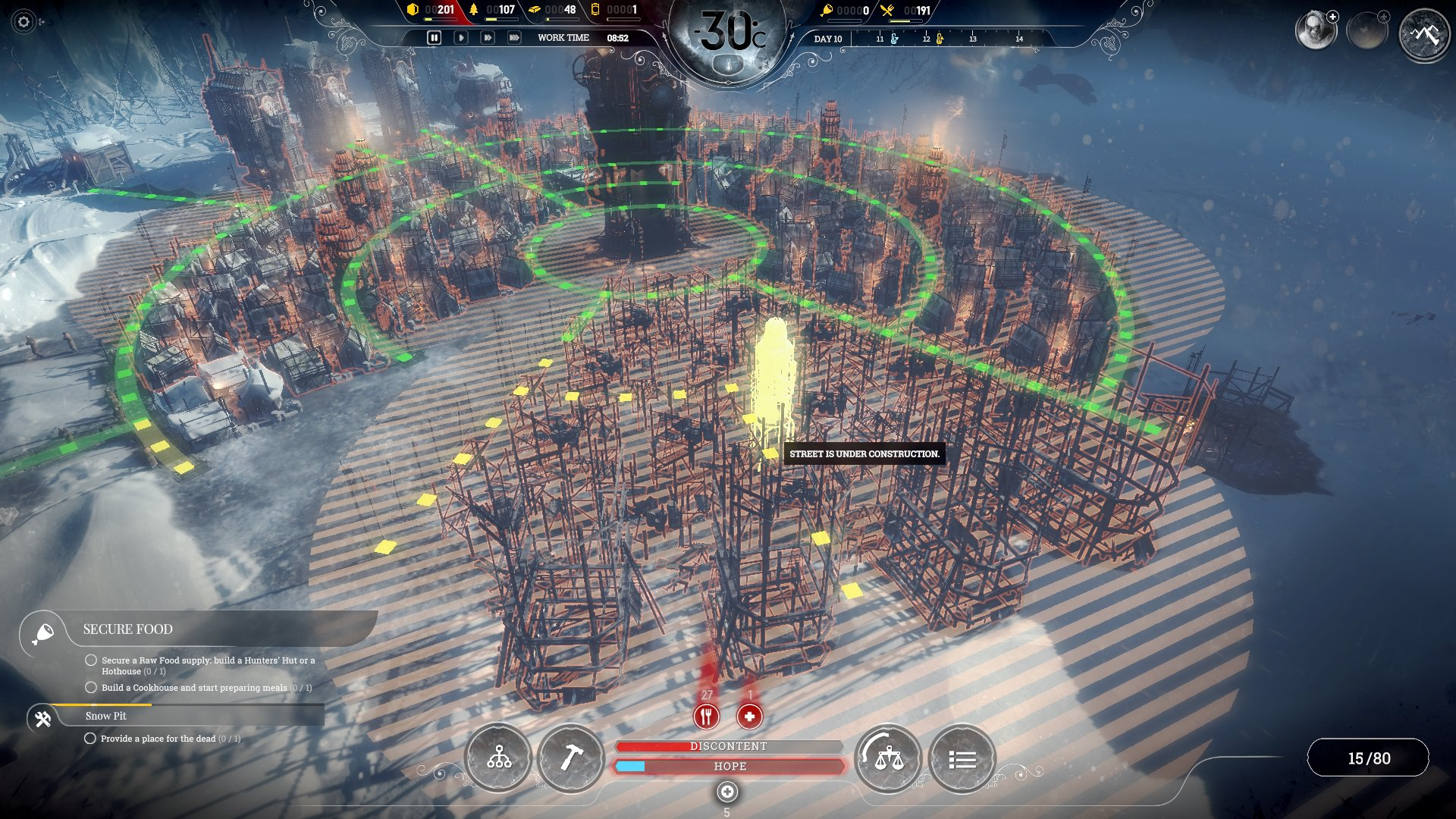Click the temperature thermometer gauge
The width and height of the screenshot is (1456, 819).
pyautogui.click(x=728, y=65)
